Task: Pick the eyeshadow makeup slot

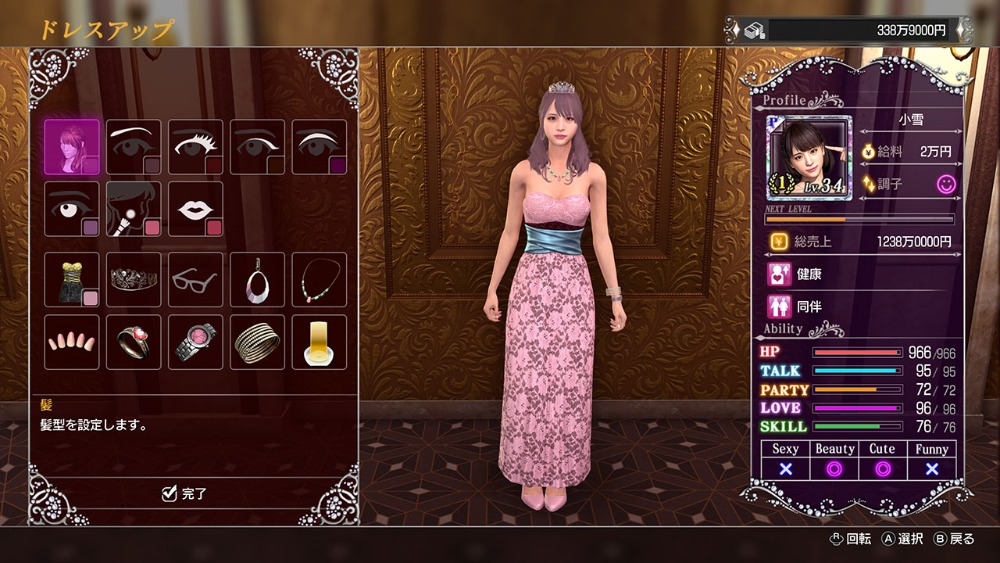Action: click(319, 147)
